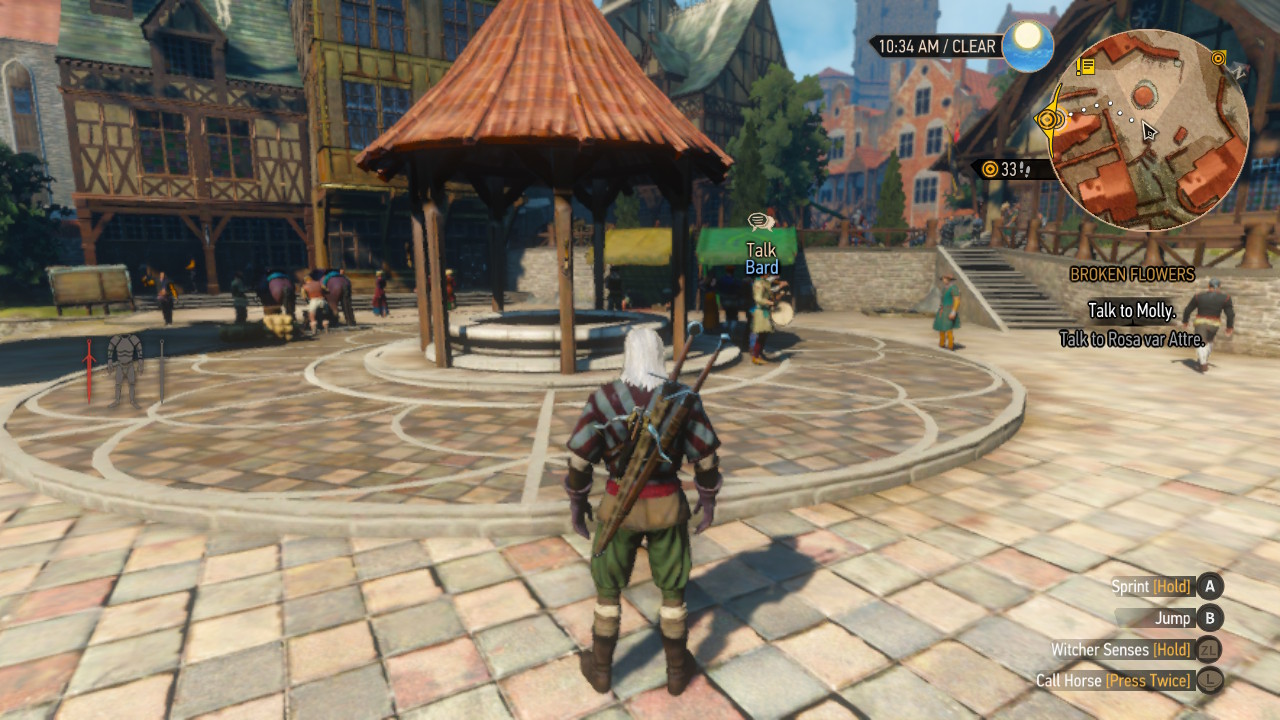Select the 'Talk to Molly.' objective

(x=1131, y=311)
